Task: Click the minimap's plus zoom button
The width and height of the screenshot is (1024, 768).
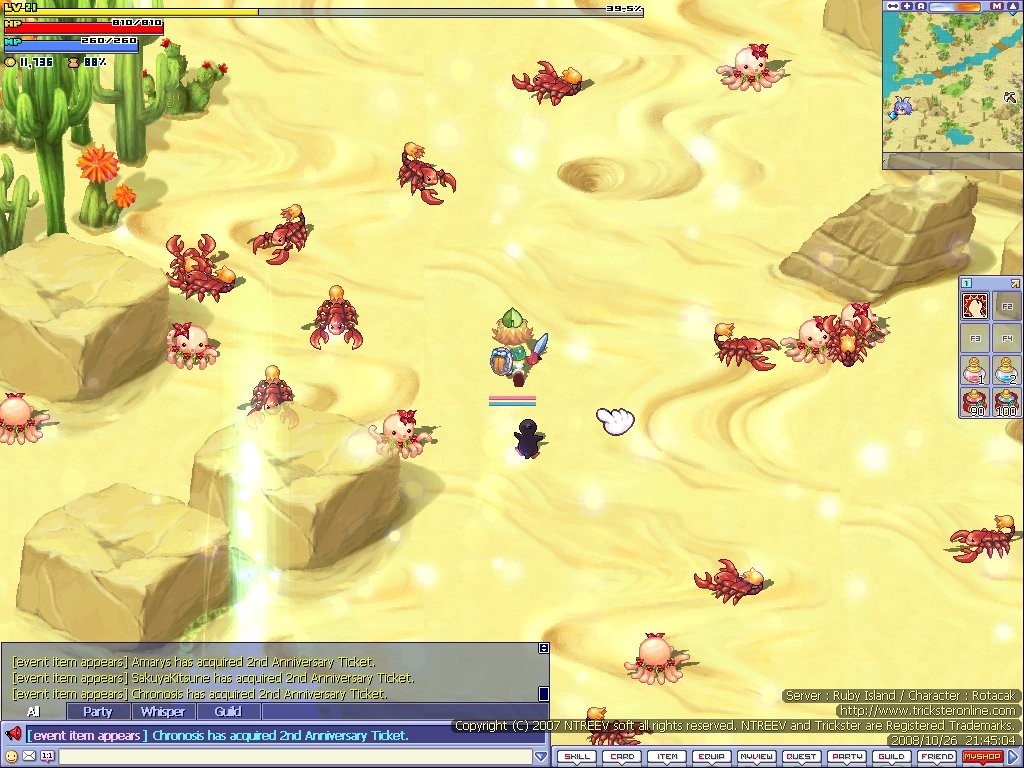Action: pyautogui.click(x=907, y=6)
